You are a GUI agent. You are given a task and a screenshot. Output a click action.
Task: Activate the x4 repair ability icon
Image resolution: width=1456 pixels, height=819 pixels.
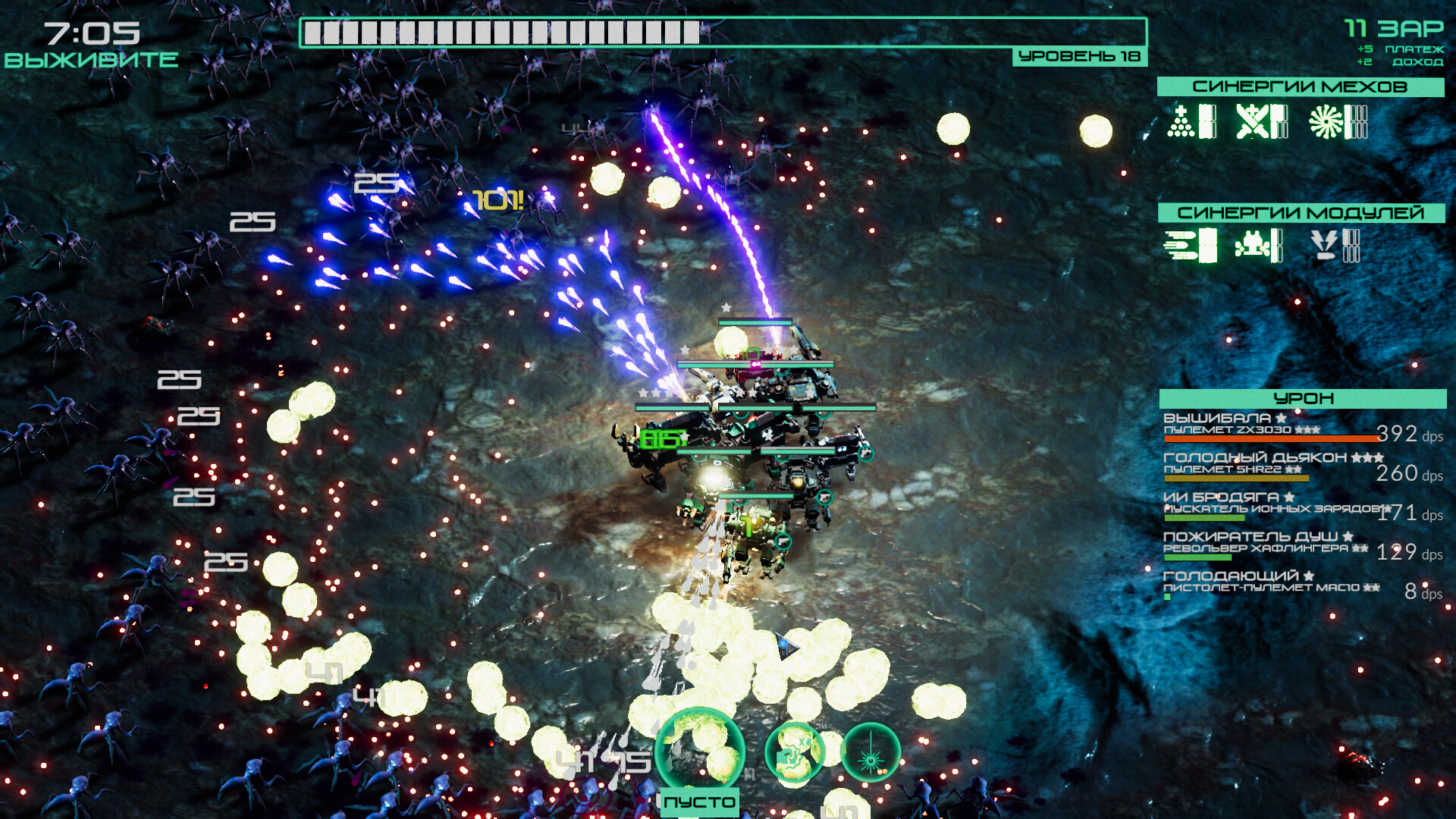pyautogui.click(x=795, y=752)
